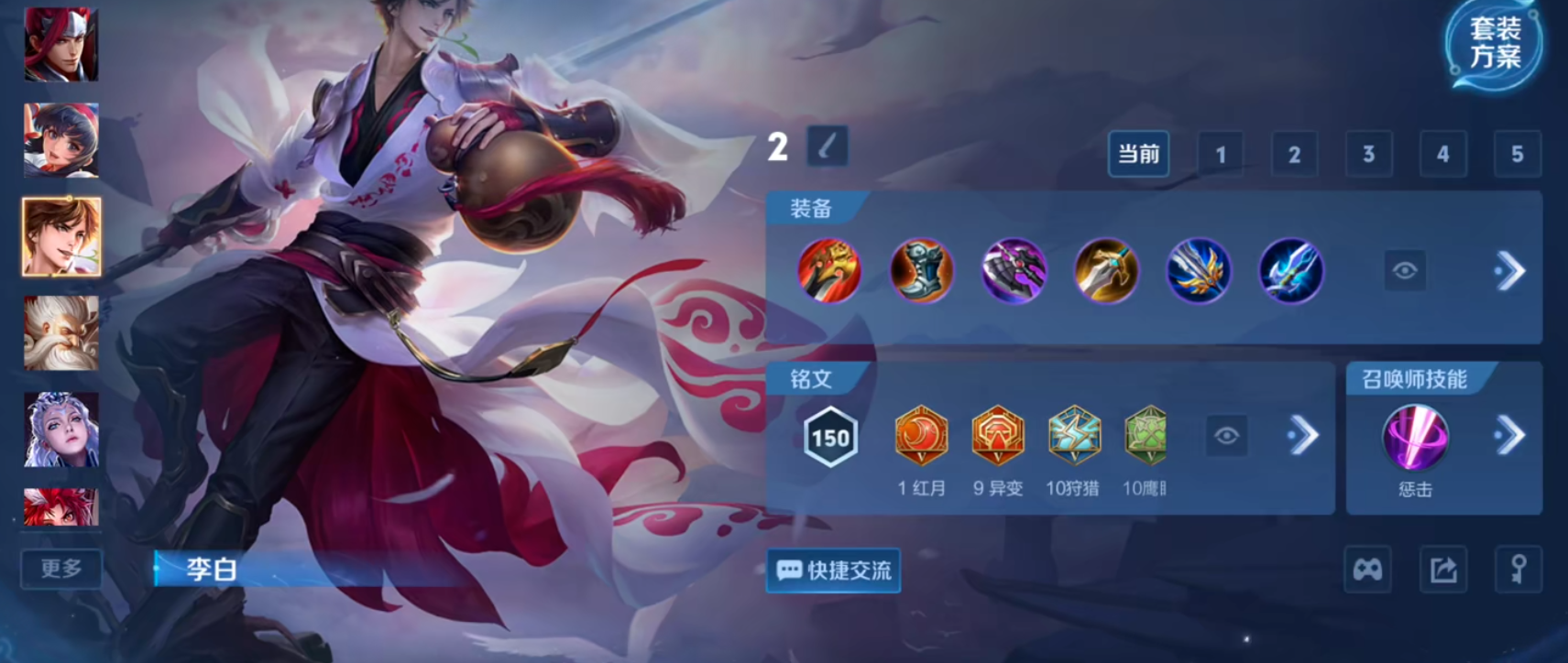Viewport: 1568px width, 663px height.
Task: Click the armored boots equipment icon
Action: point(922,271)
